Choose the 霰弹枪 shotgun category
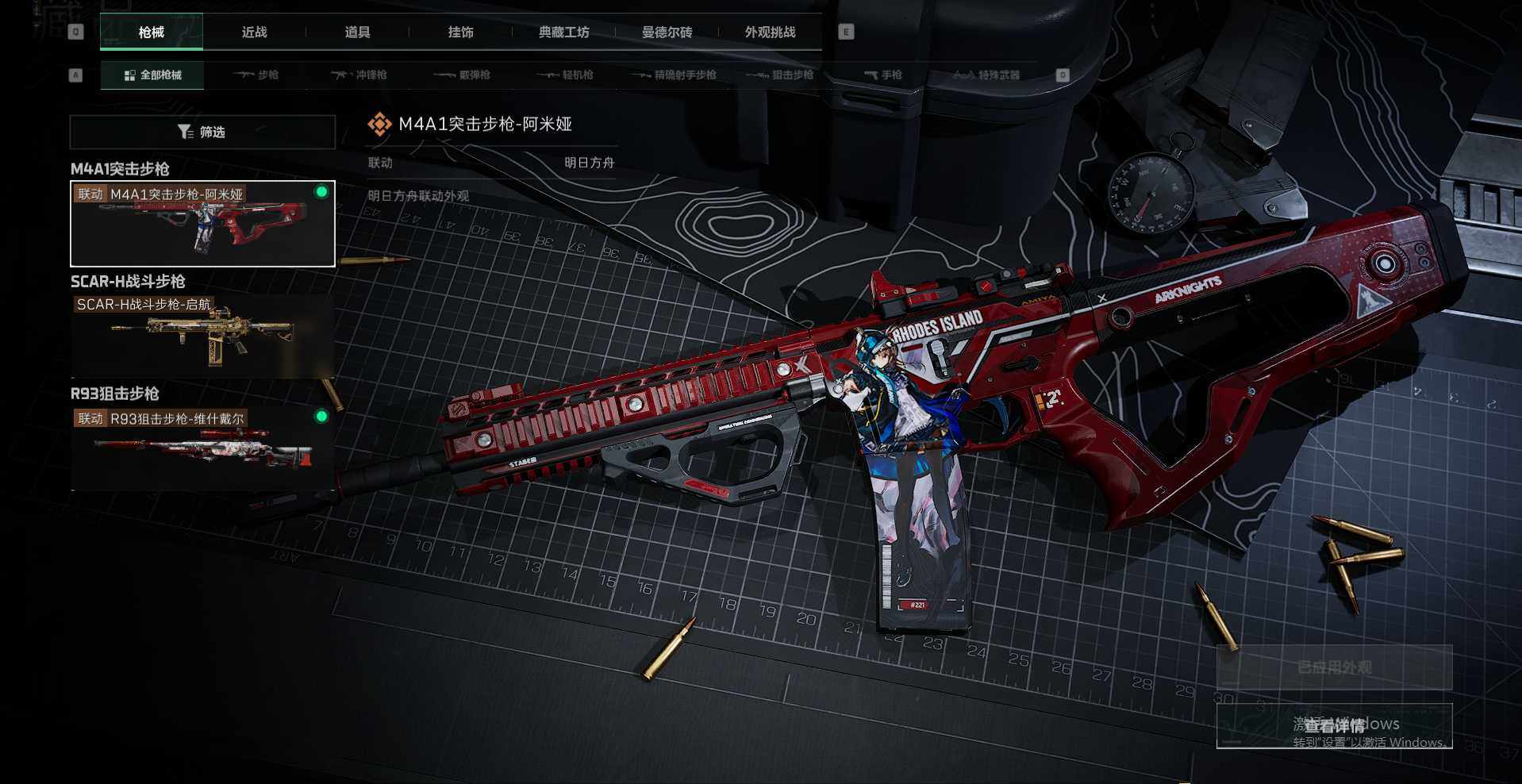 pyautogui.click(x=463, y=75)
